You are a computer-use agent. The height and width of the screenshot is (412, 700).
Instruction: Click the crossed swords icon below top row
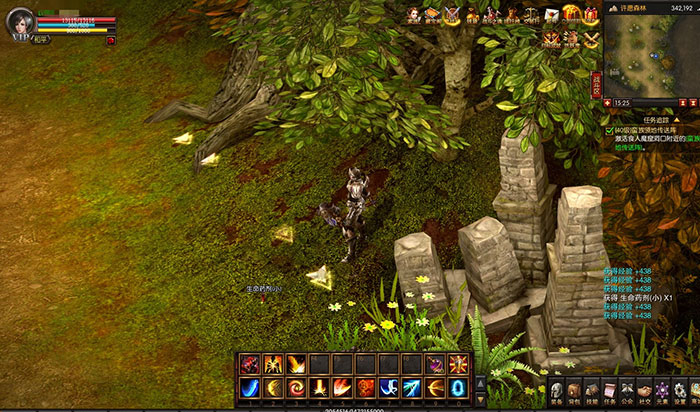click(591, 40)
